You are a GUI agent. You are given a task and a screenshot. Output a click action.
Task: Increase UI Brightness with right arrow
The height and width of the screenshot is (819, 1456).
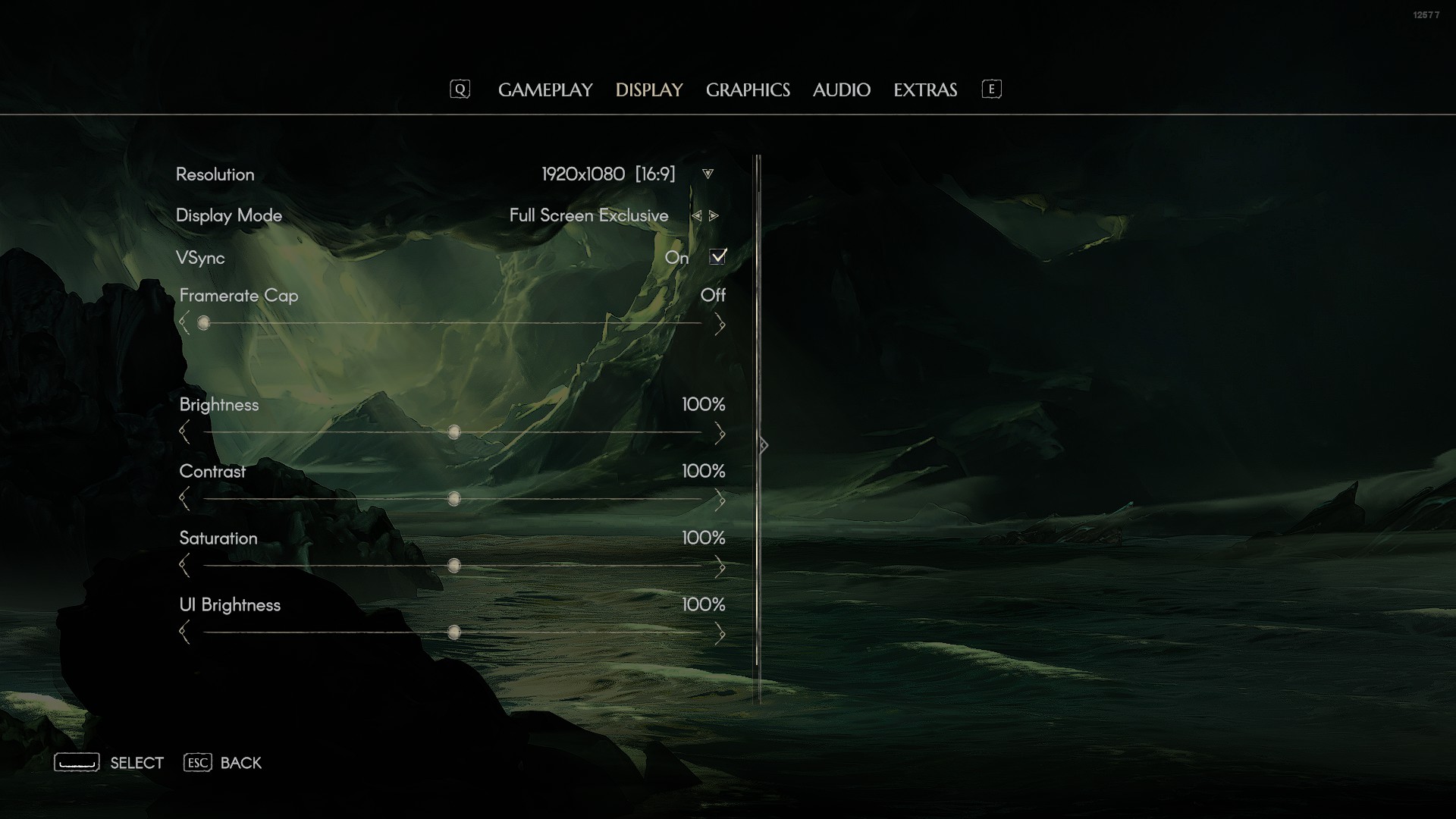coord(720,633)
